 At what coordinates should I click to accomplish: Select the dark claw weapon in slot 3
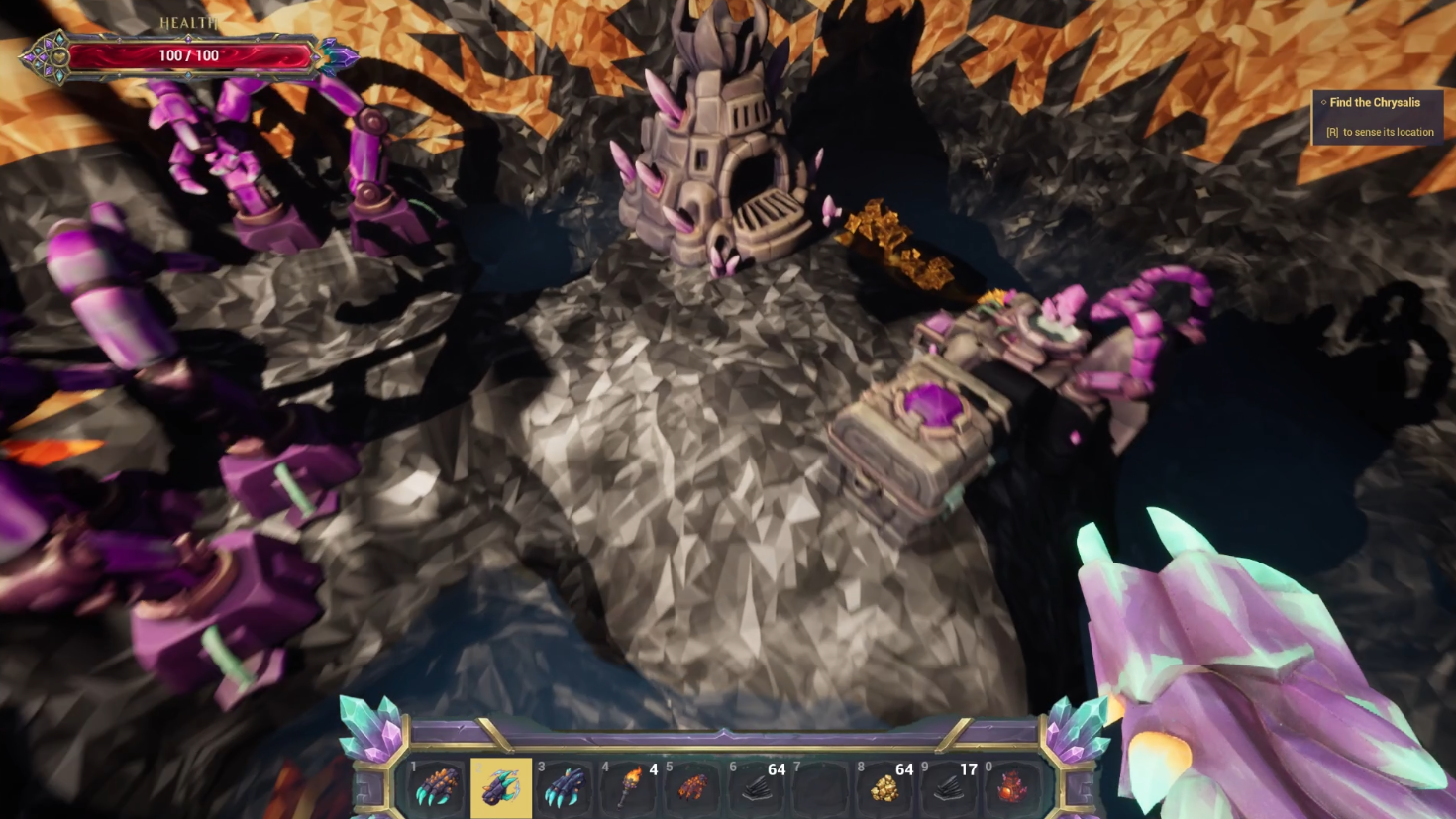[x=563, y=789]
